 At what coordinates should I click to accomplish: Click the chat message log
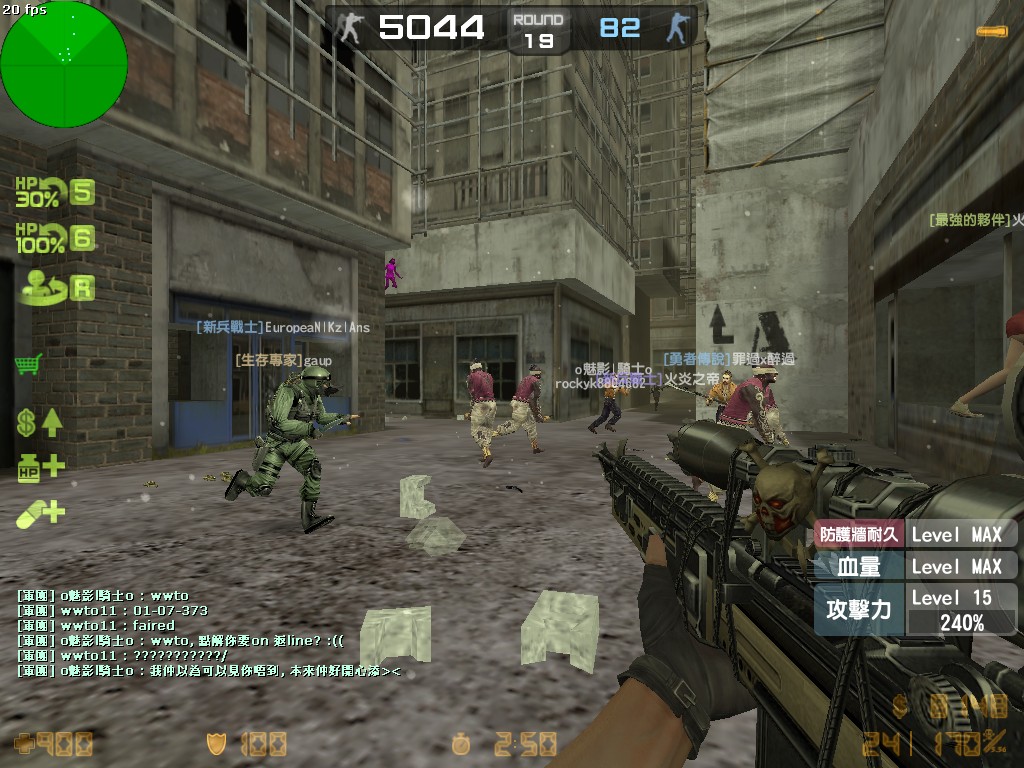(210, 633)
